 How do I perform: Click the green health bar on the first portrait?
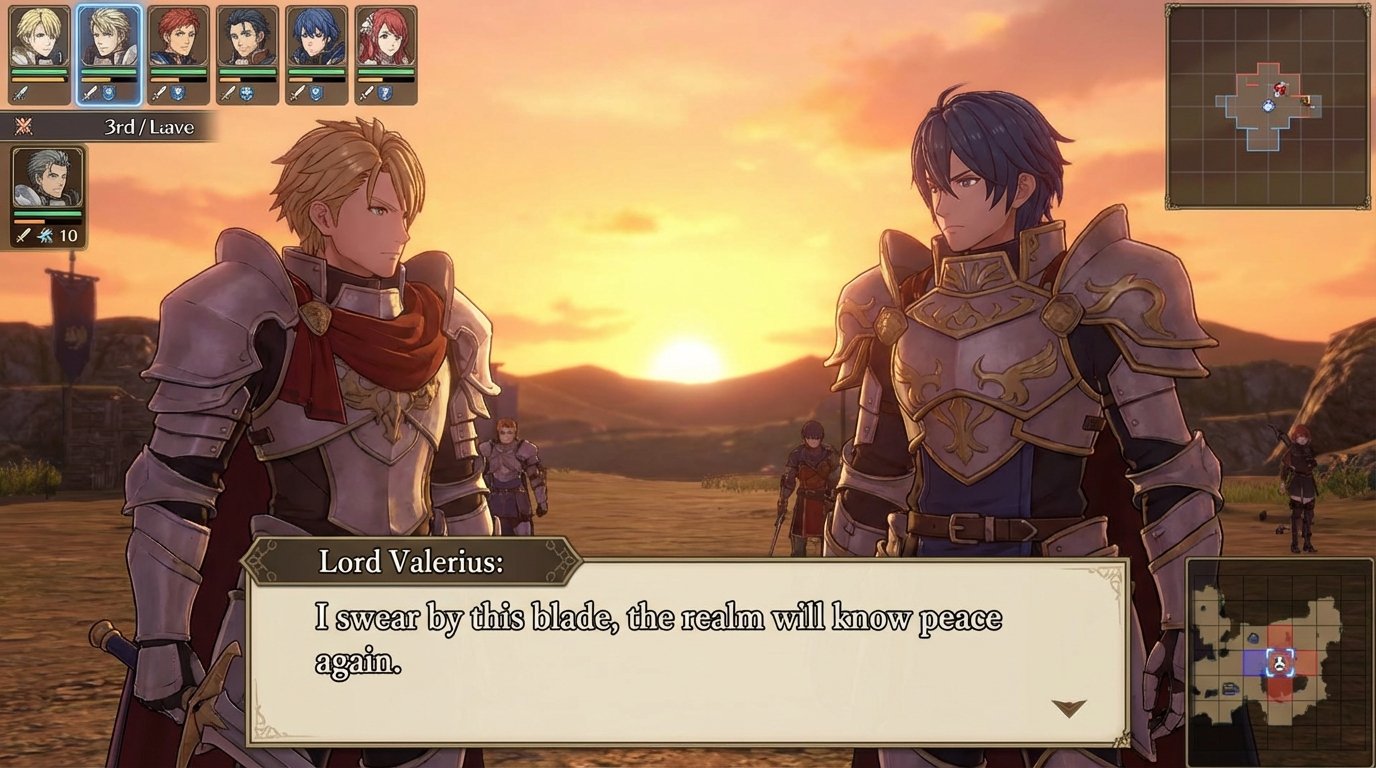[x=37, y=71]
